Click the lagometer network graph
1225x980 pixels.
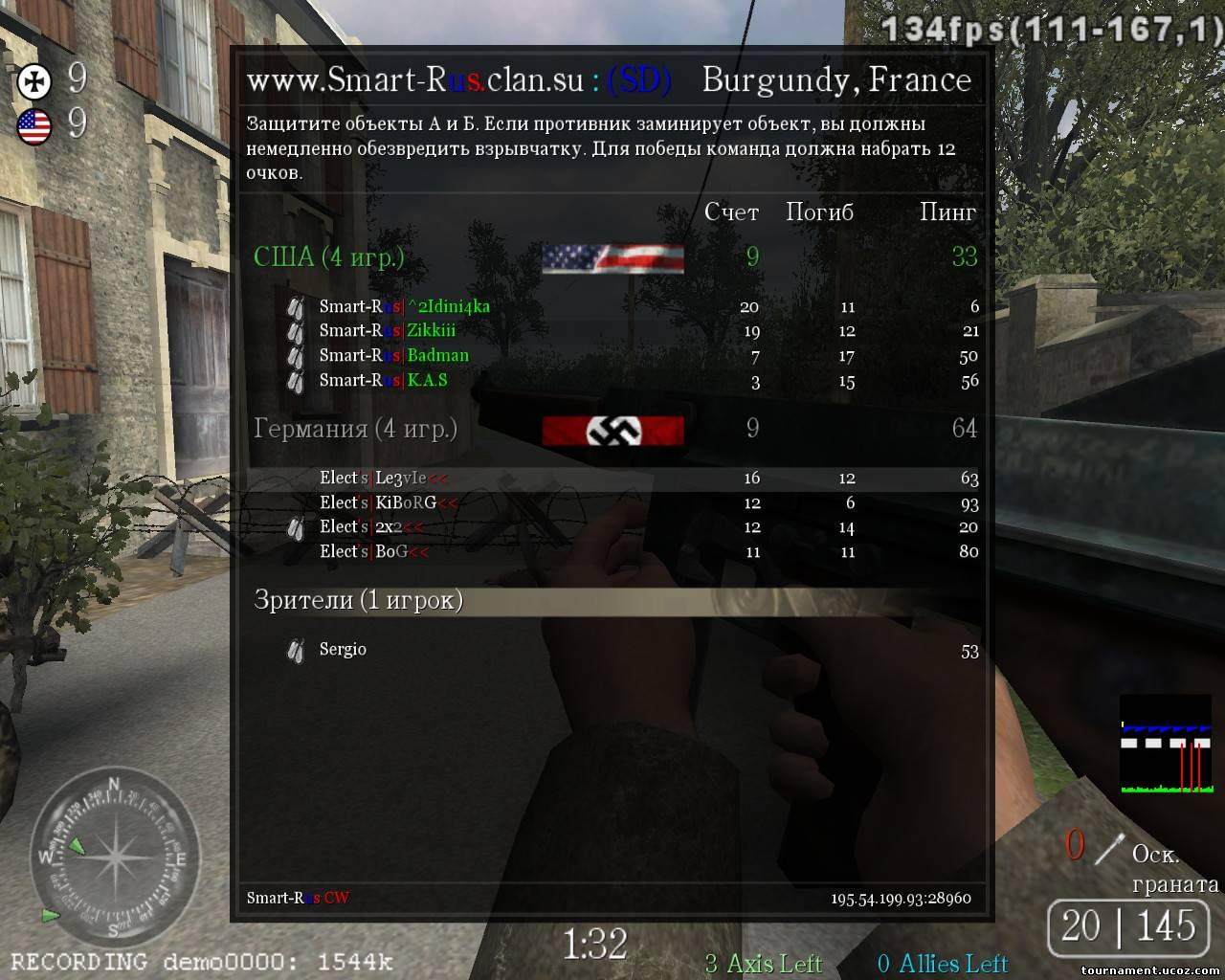[x=1165, y=745]
